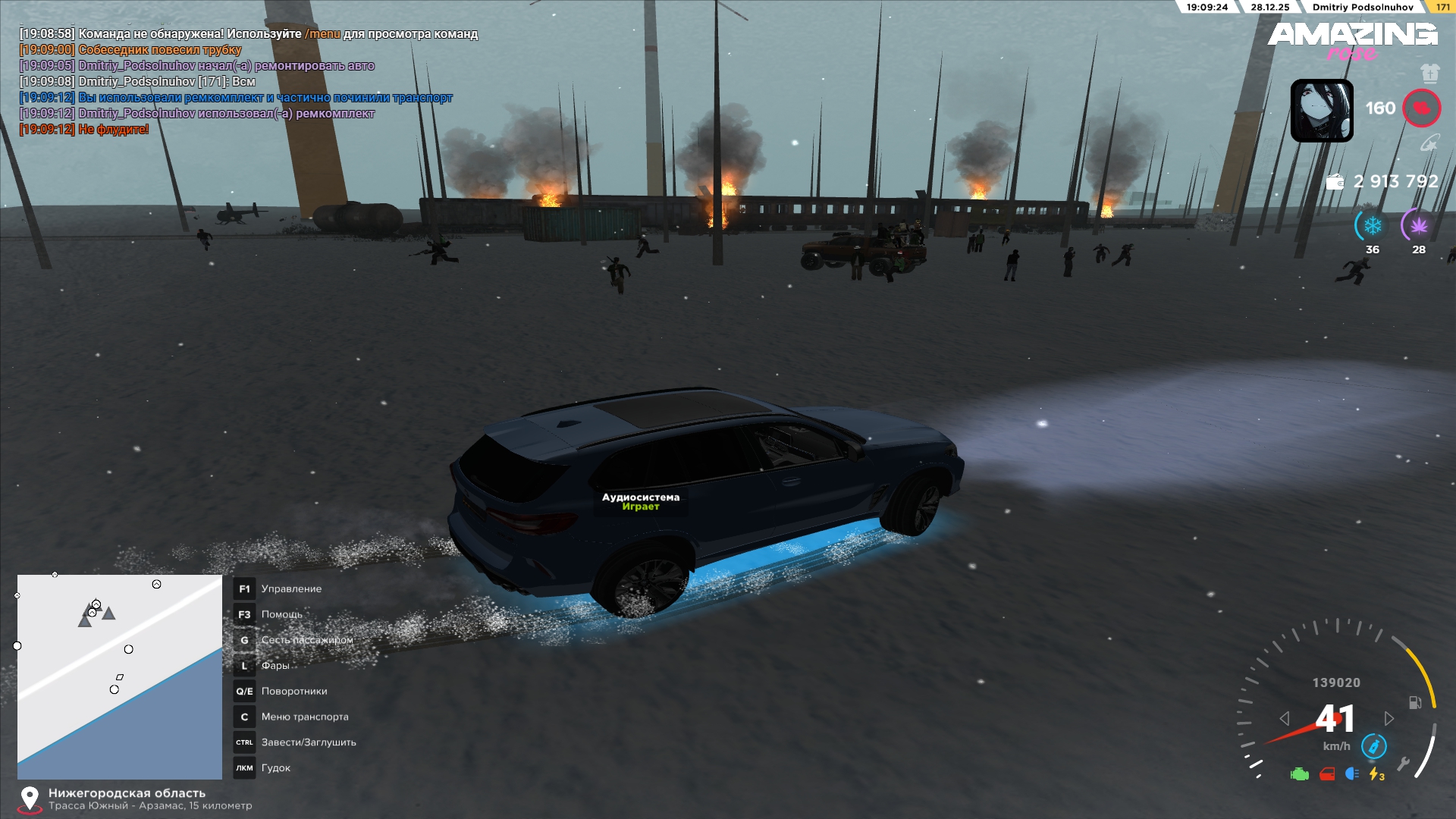Click the fuel pump icon

pos(1415,703)
